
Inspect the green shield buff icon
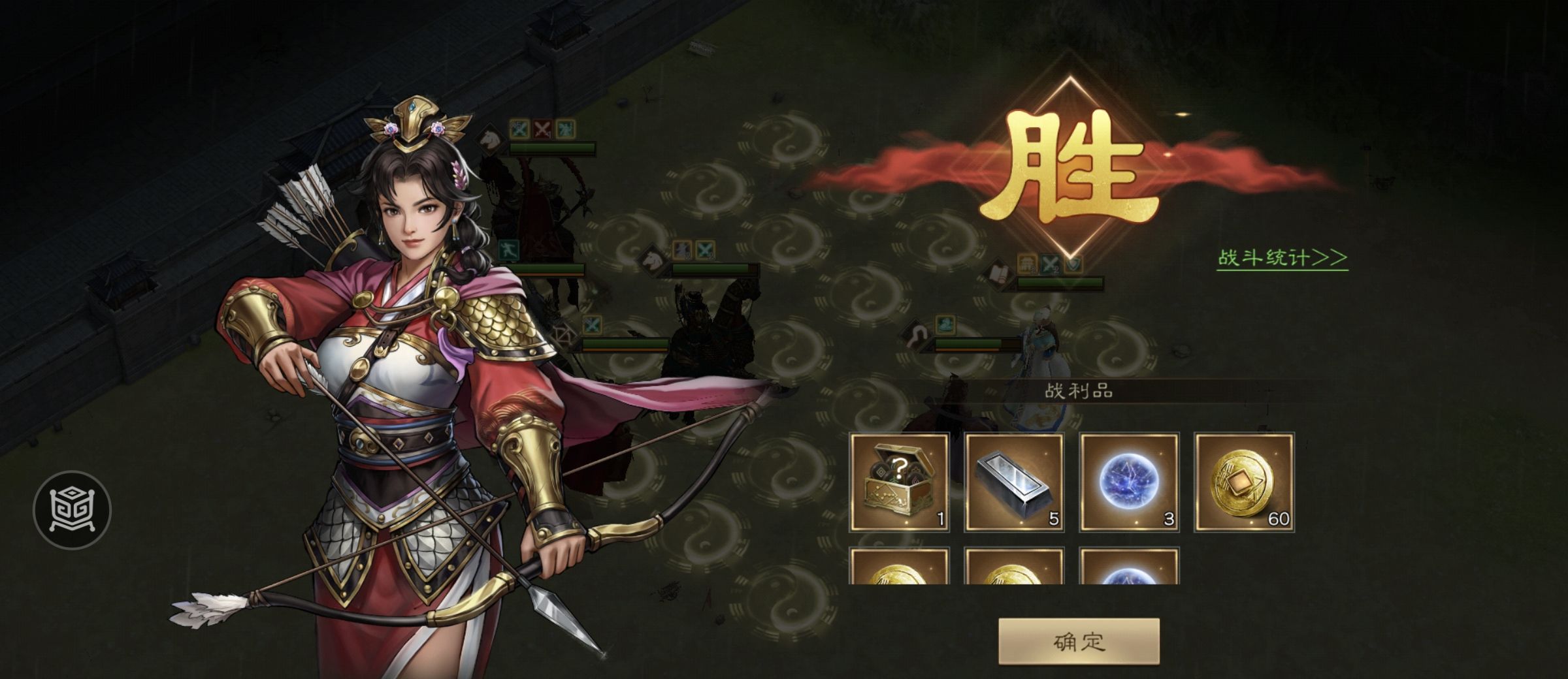(x=1072, y=263)
